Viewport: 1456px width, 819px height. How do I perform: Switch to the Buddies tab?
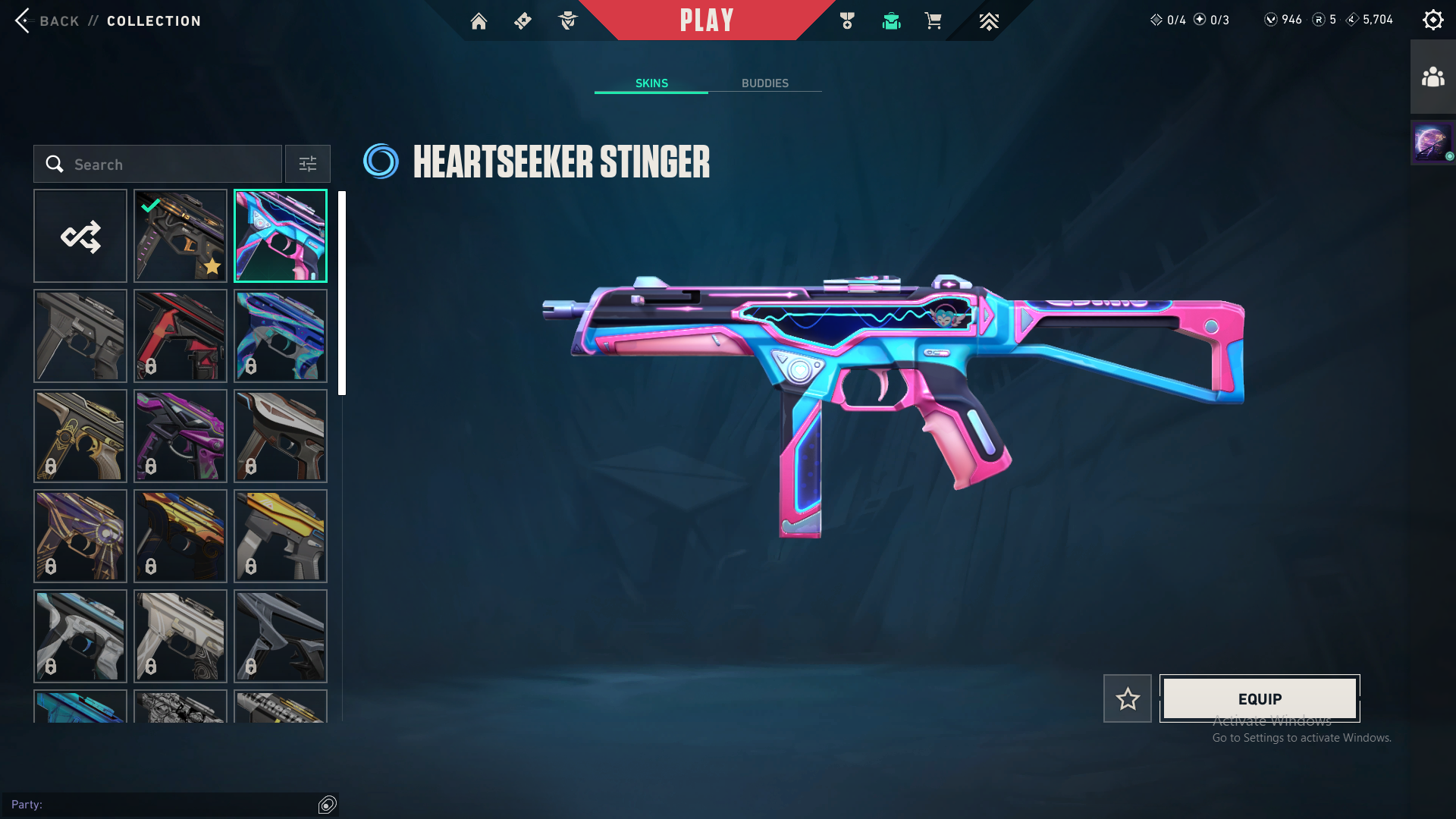pyautogui.click(x=764, y=83)
